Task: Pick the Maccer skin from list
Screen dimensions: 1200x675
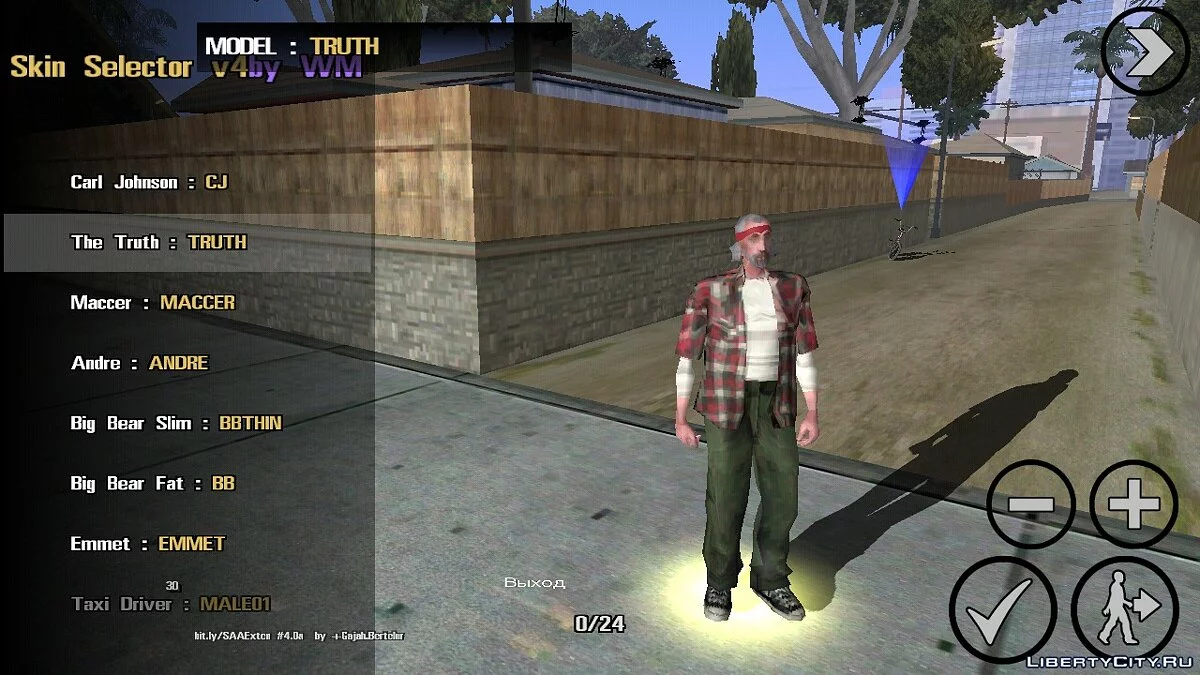Action: click(x=152, y=302)
